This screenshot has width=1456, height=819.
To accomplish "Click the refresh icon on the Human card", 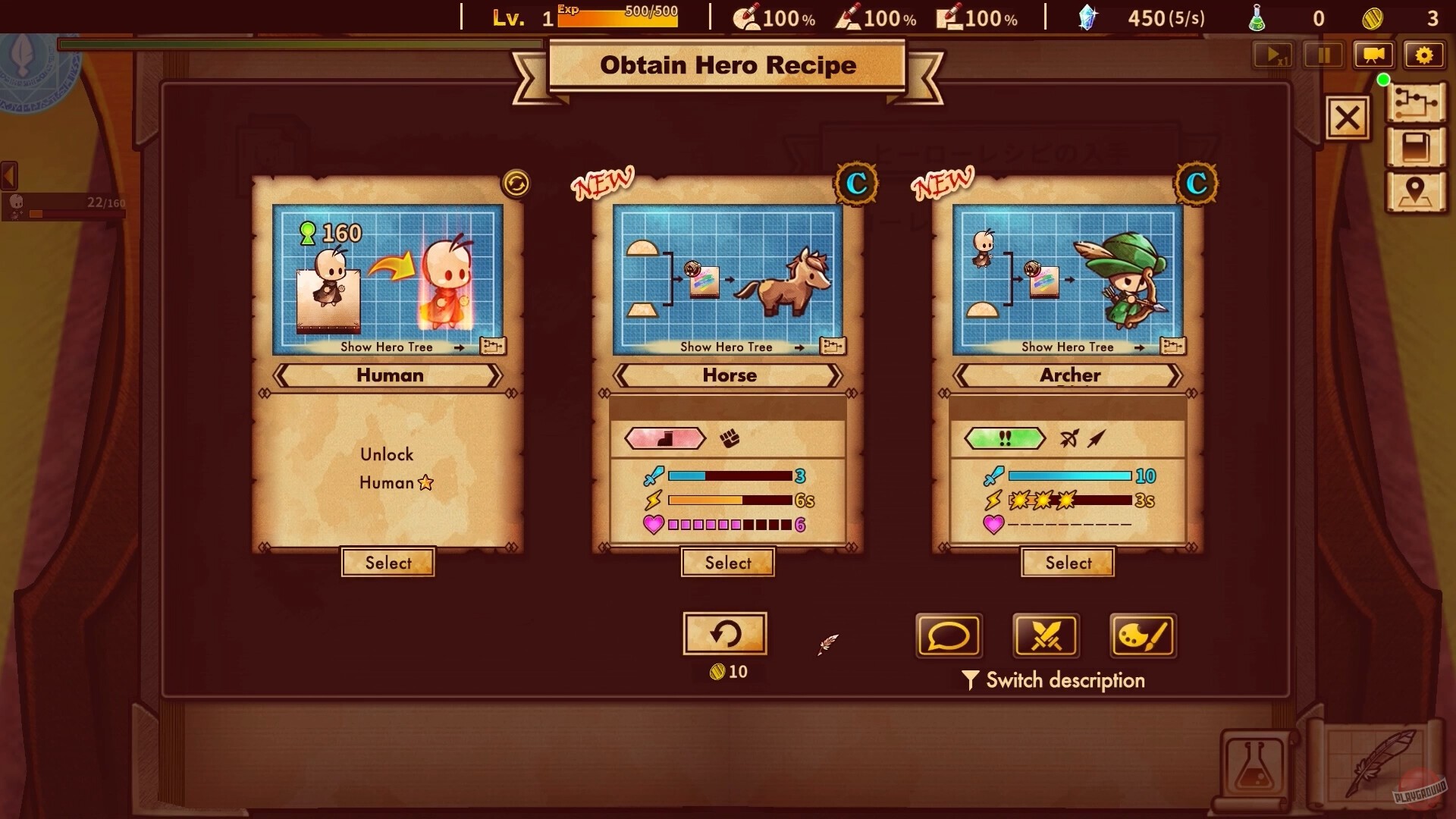I will click(x=516, y=184).
